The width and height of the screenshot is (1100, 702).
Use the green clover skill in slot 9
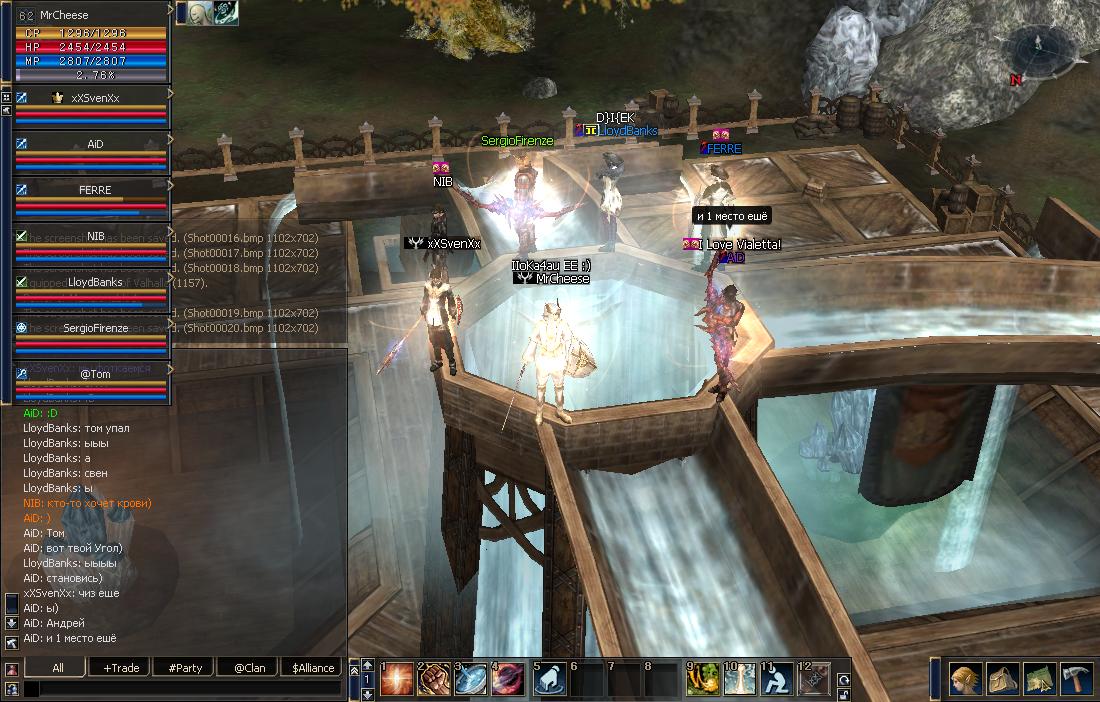click(703, 679)
